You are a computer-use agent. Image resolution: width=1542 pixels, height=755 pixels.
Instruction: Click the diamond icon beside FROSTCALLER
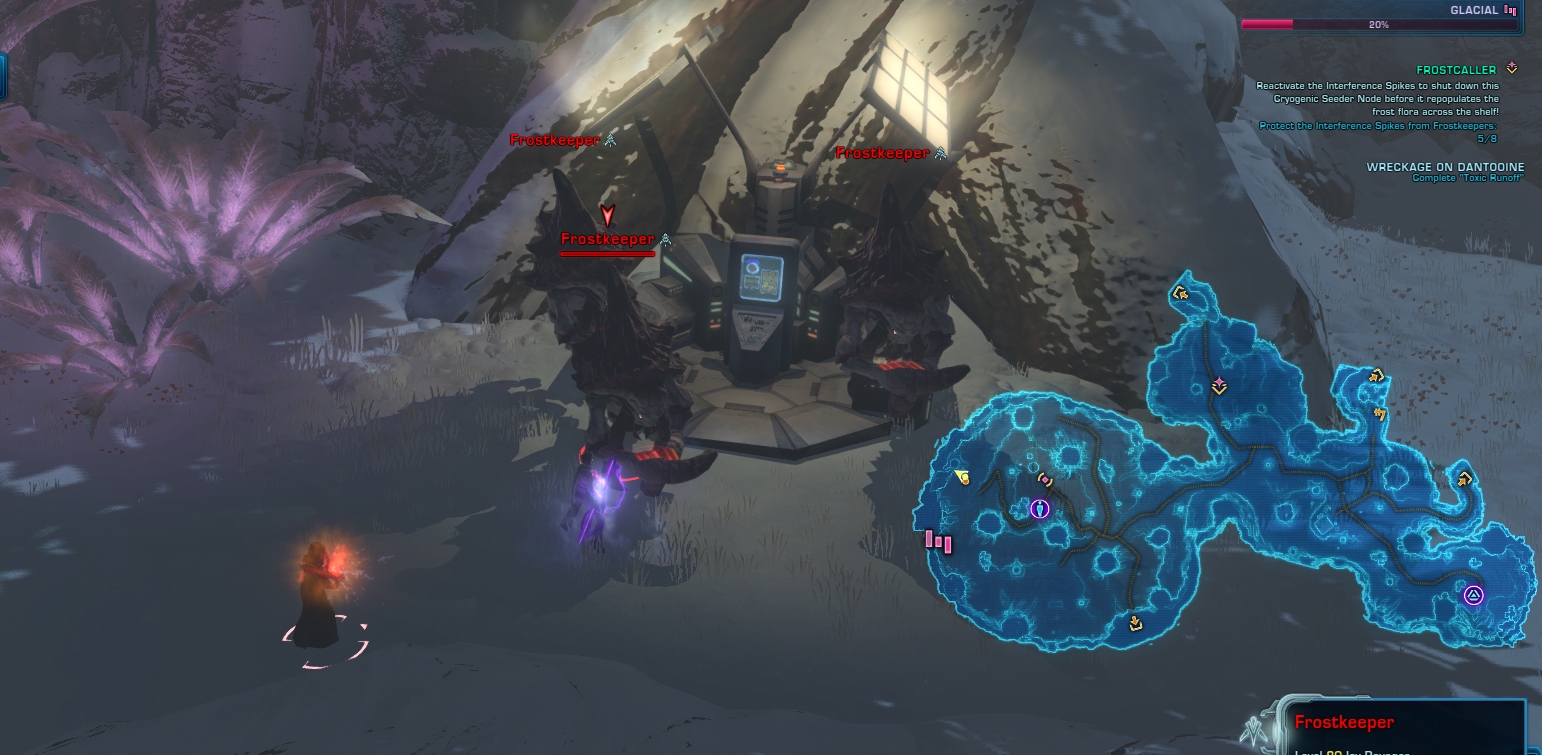[x=1511, y=68]
